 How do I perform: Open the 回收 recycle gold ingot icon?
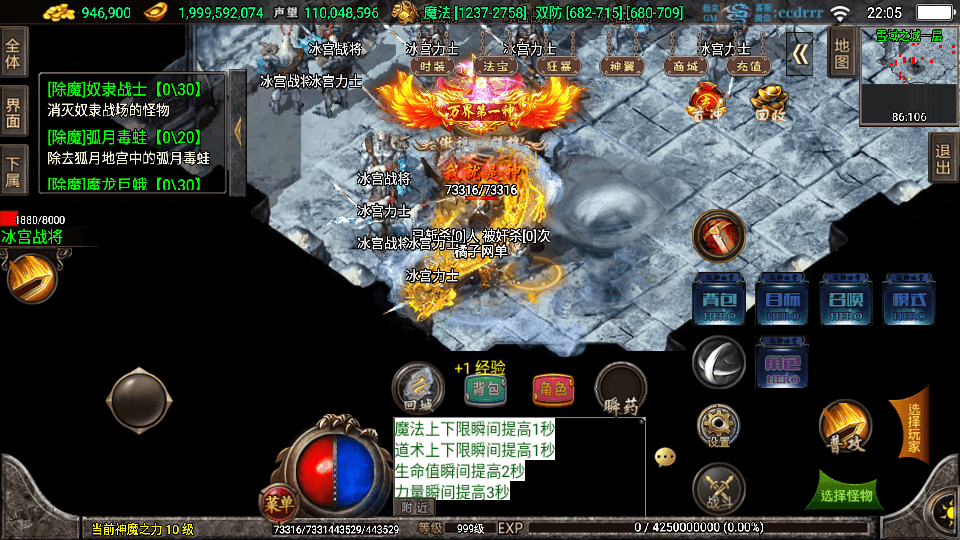[770, 101]
